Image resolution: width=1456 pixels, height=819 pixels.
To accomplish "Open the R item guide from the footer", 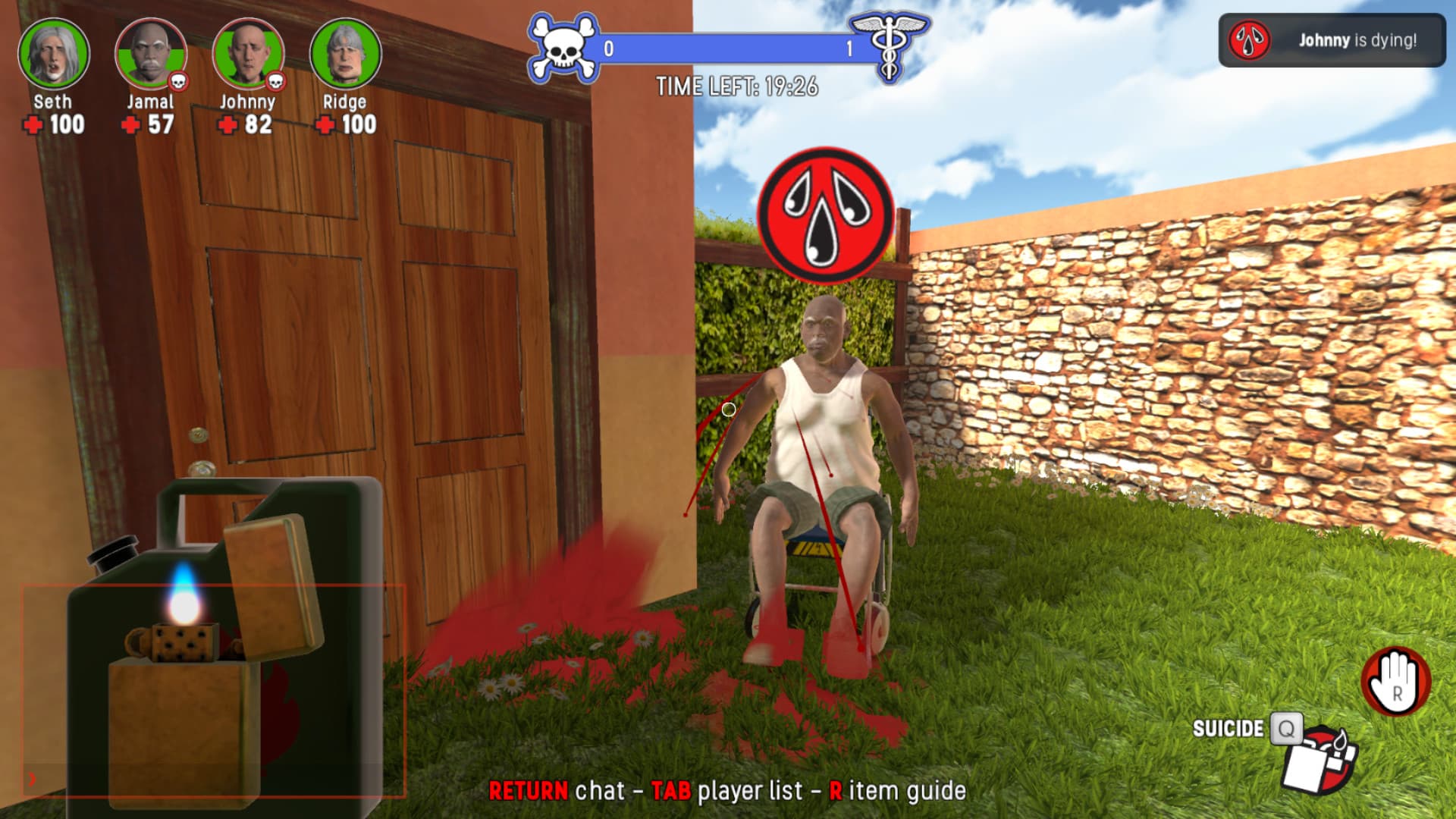I will (x=899, y=792).
